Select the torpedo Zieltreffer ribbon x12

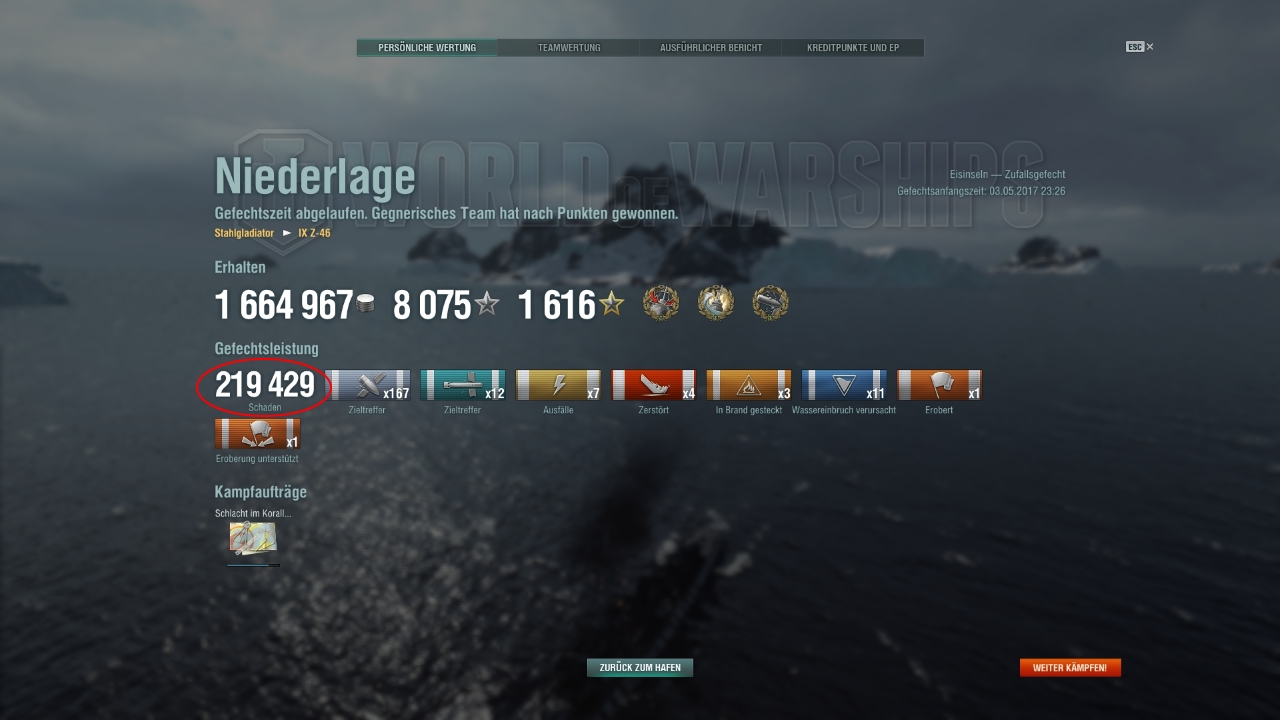(463, 386)
